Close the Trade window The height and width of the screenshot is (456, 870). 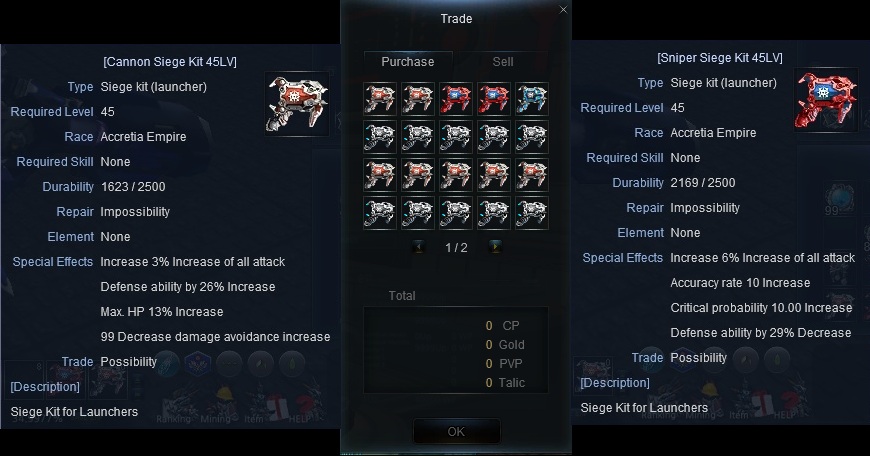coord(563,10)
